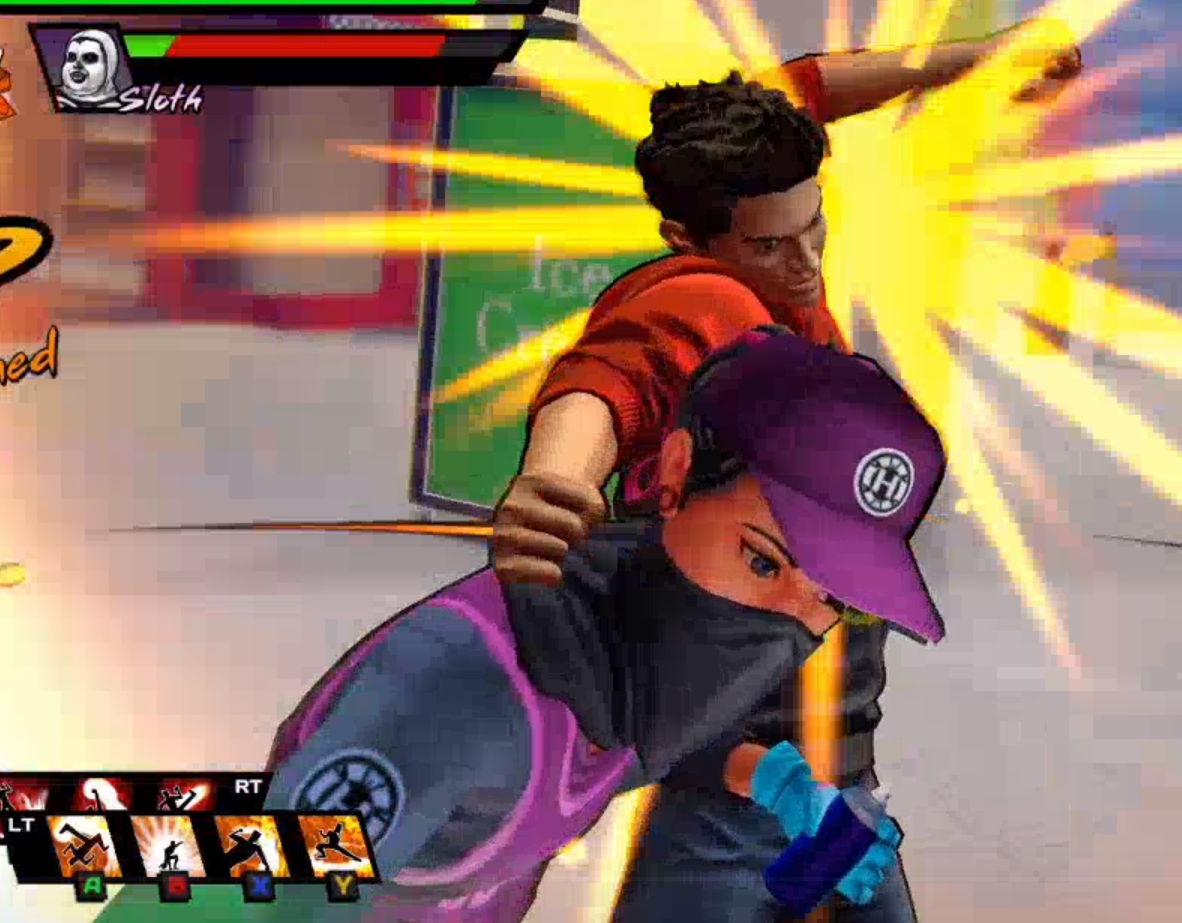Trigger the overhead slam move icon

(x=252, y=846)
